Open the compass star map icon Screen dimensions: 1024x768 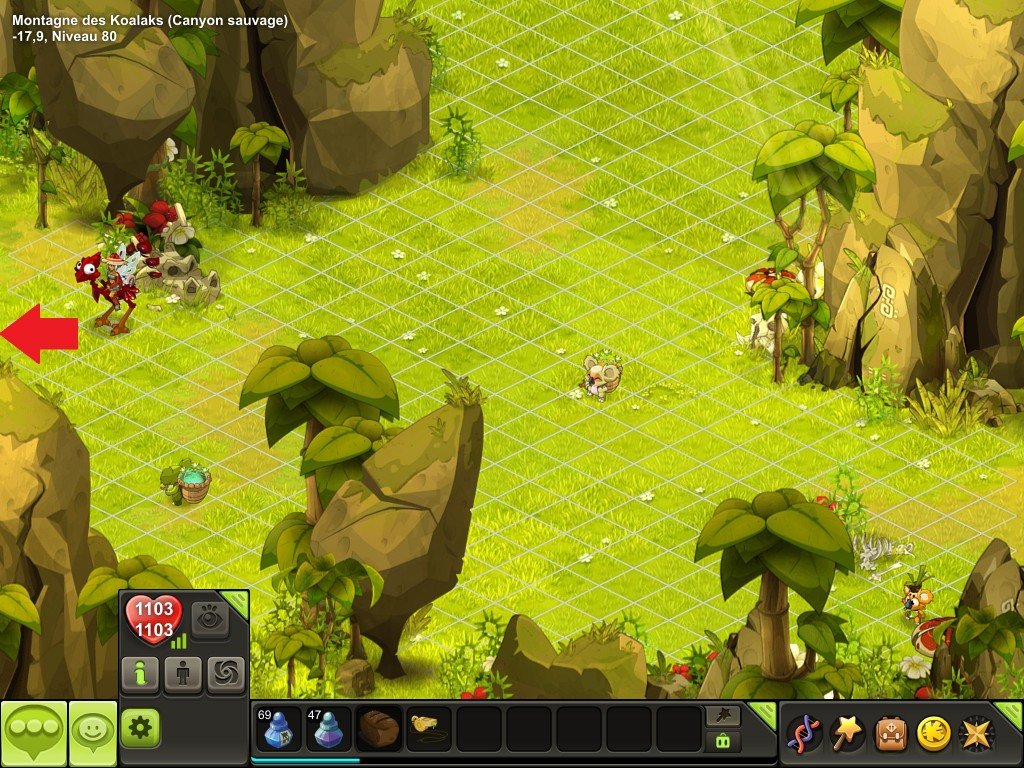coord(976,734)
